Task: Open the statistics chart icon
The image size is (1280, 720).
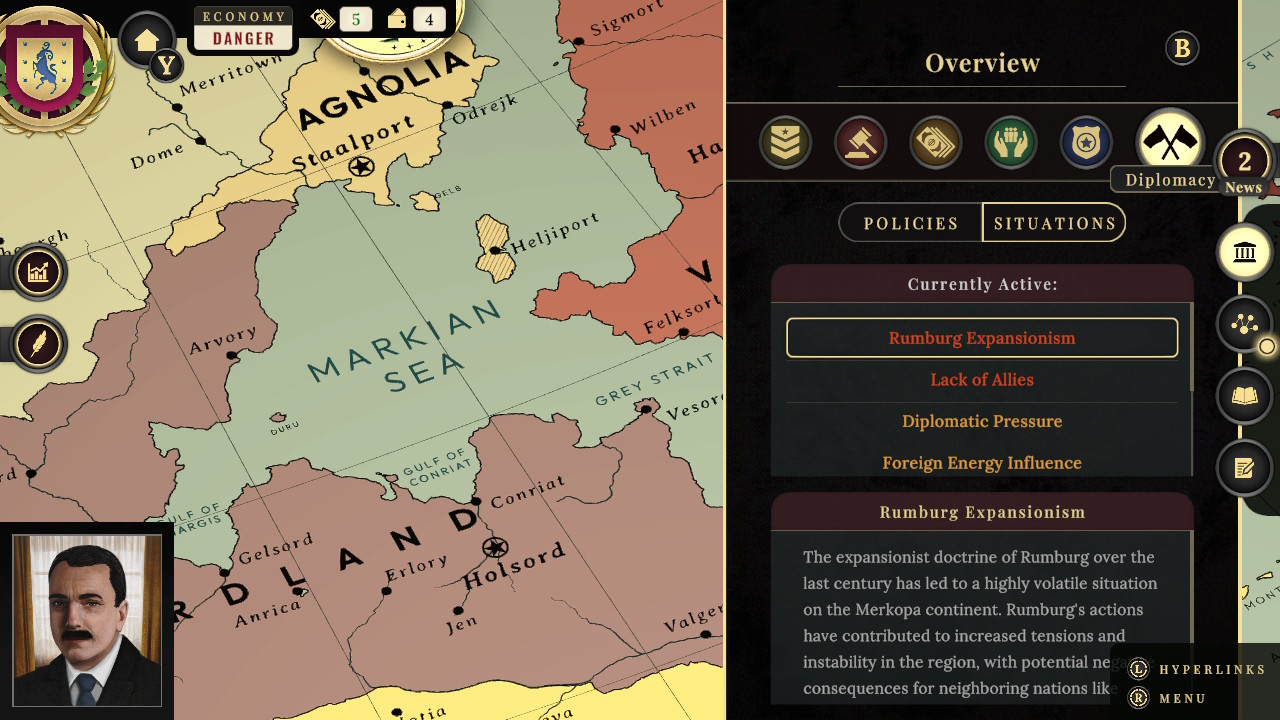Action: 38,272
